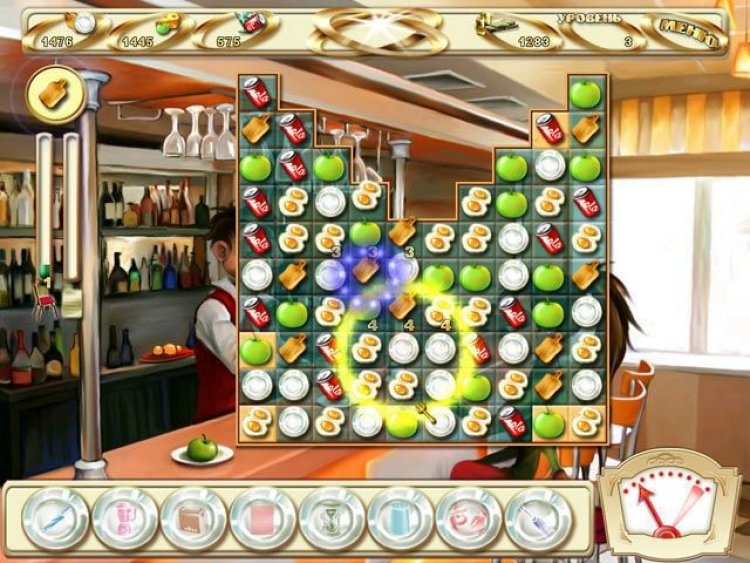This screenshot has height=563, width=750.
Task: Click the round cutting board badge
Action: [x=54, y=93]
